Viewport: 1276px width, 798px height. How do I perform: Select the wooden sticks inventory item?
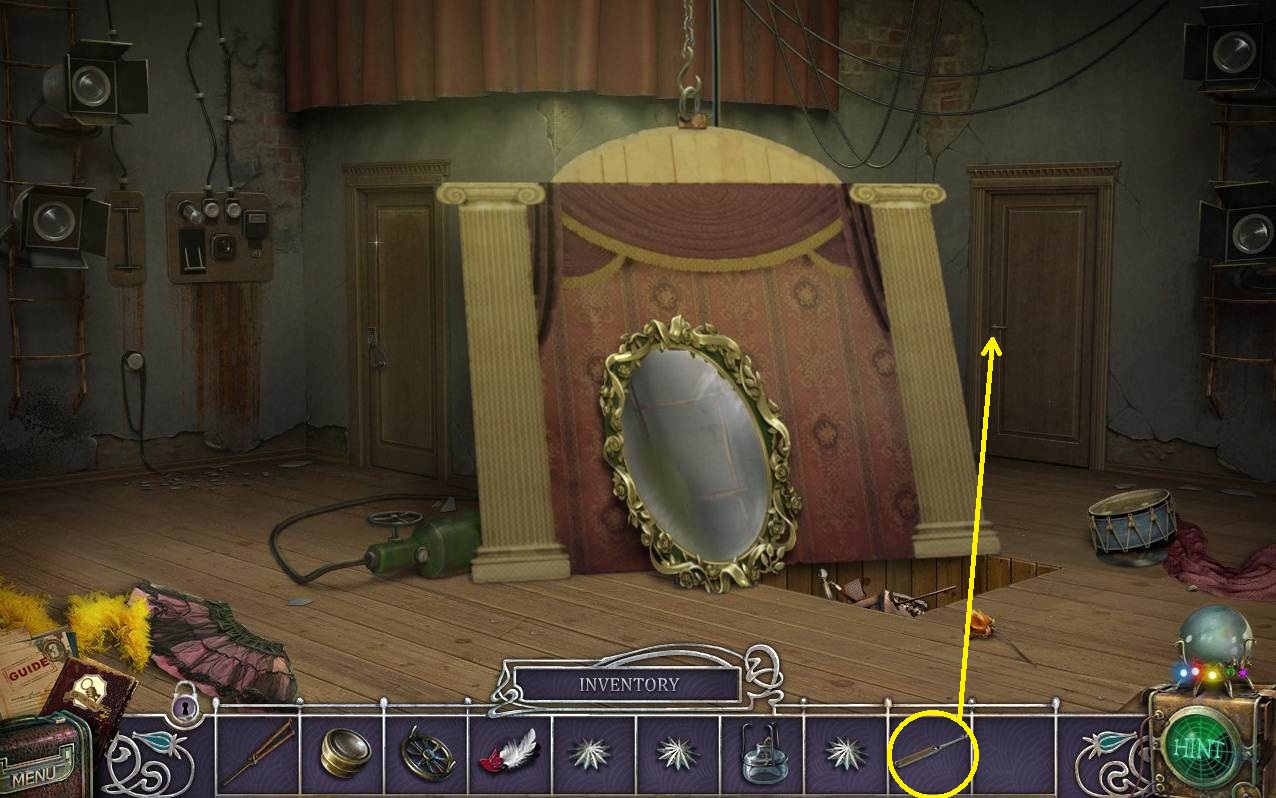258,752
